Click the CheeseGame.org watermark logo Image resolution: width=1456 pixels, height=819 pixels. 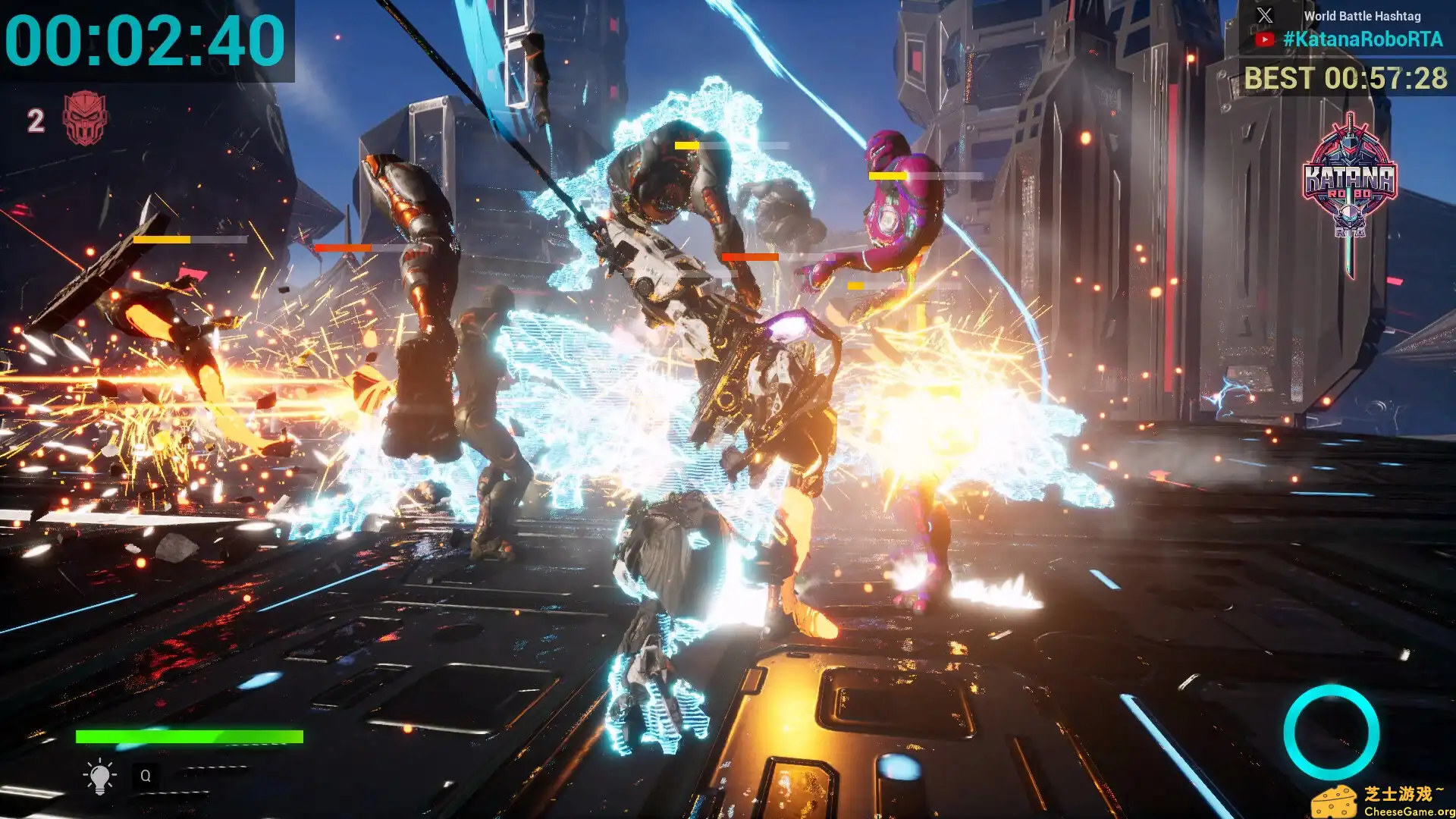pyautogui.click(x=1382, y=802)
